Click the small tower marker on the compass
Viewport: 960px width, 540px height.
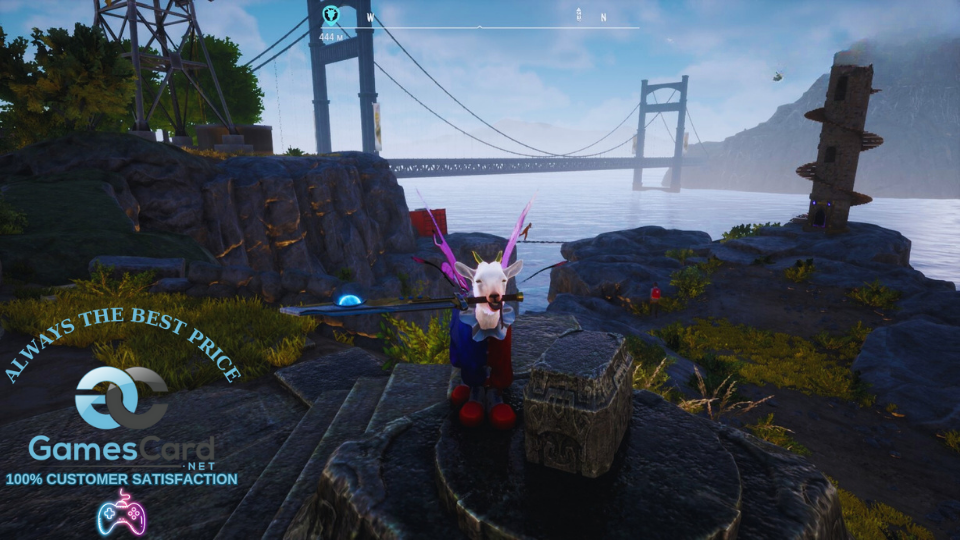(x=578, y=14)
